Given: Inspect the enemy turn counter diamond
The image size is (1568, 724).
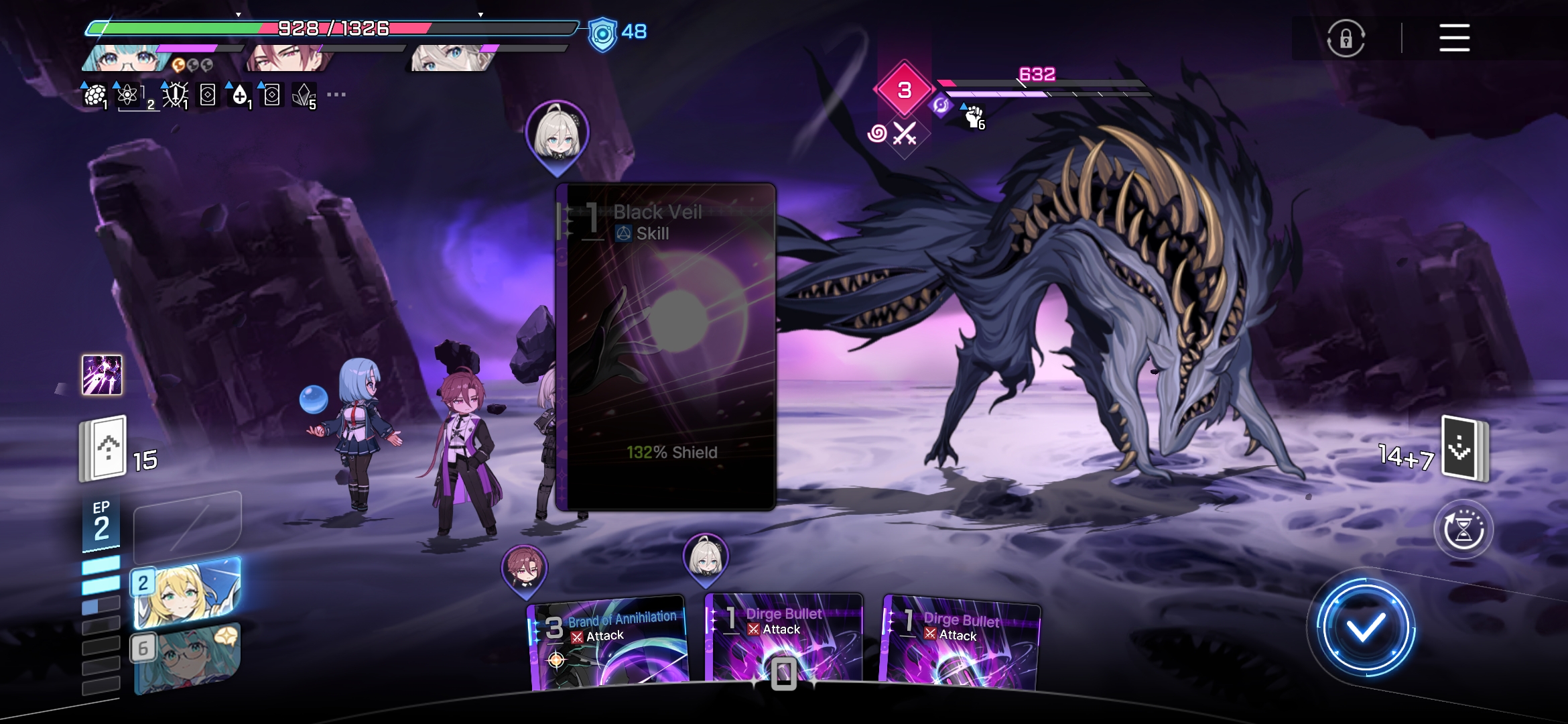Looking at the screenshot, I should [x=904, y=90].
